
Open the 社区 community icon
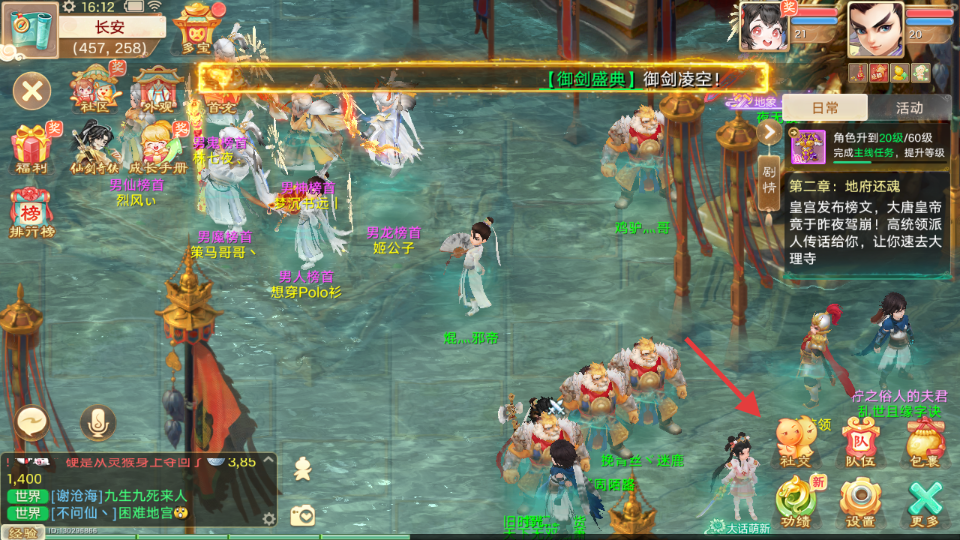95,88
